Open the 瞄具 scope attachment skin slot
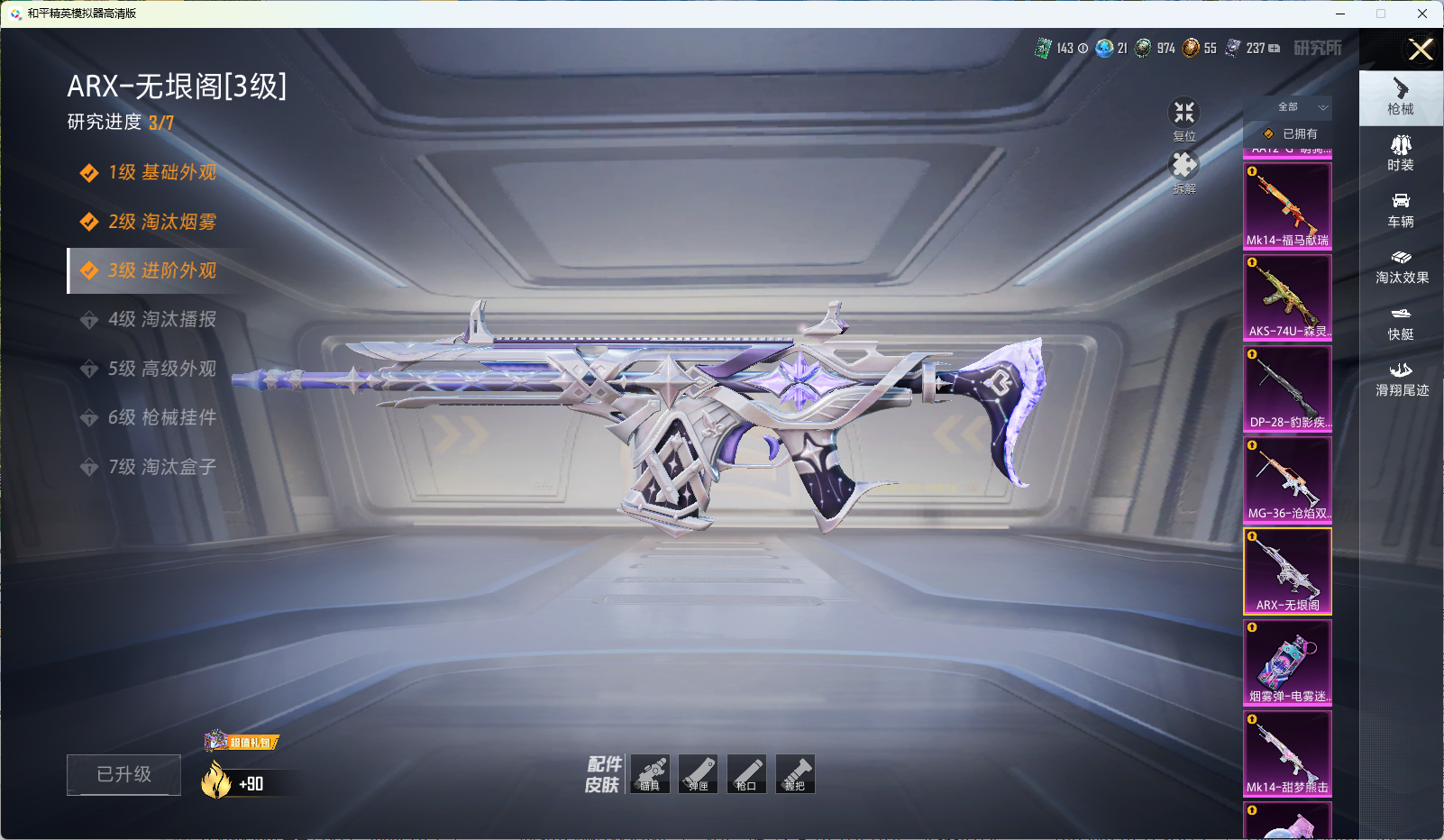Viewport: 1444px width, 840px height. coord(650,774)
